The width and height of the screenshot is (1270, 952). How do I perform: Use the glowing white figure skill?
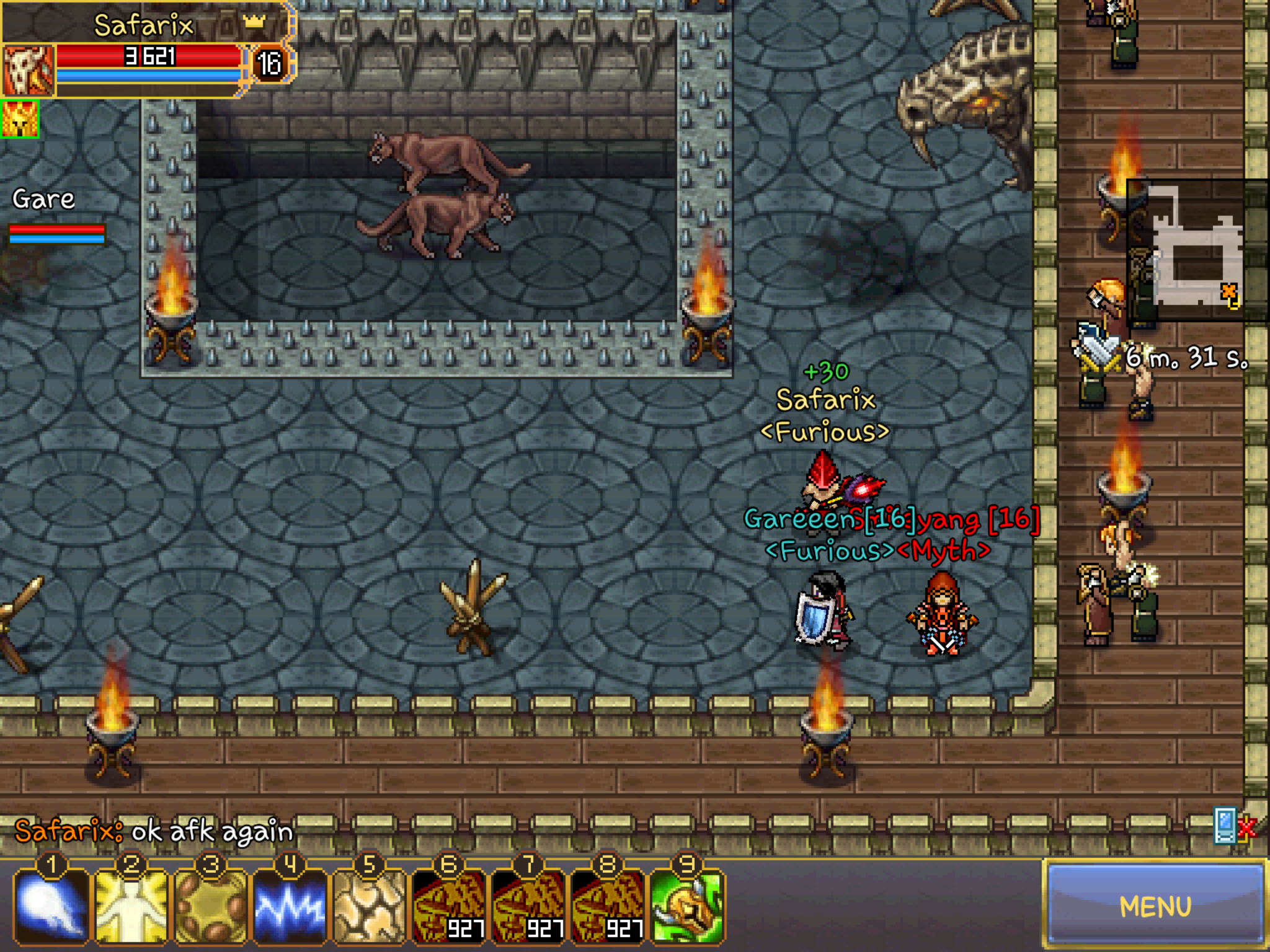tap(131, 906)
